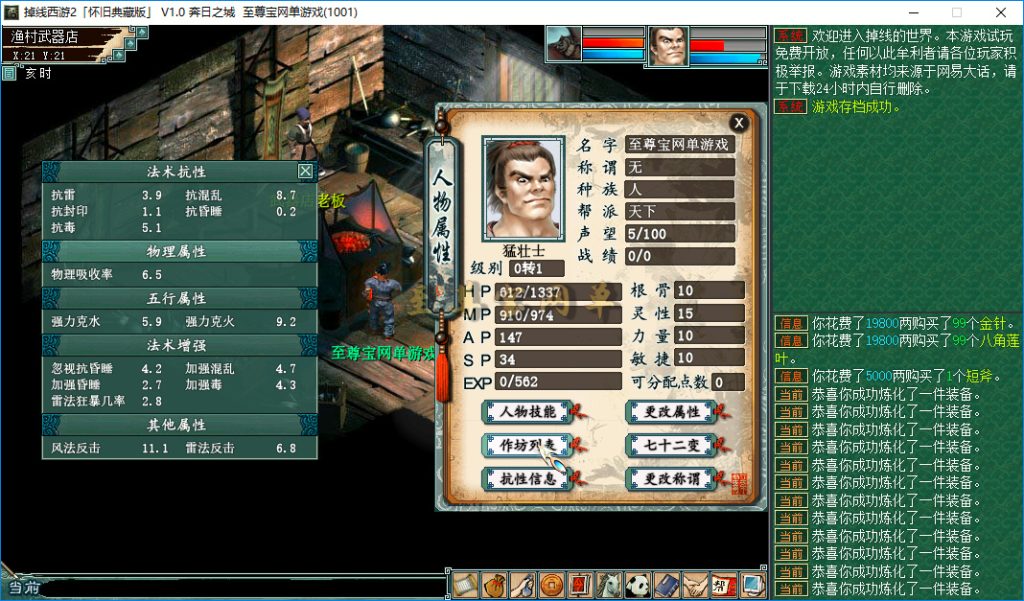Open the scroll icon in bottom toolbar
Screen dimensions: 1024x601
pyautogui.click(x=463, y=585)
